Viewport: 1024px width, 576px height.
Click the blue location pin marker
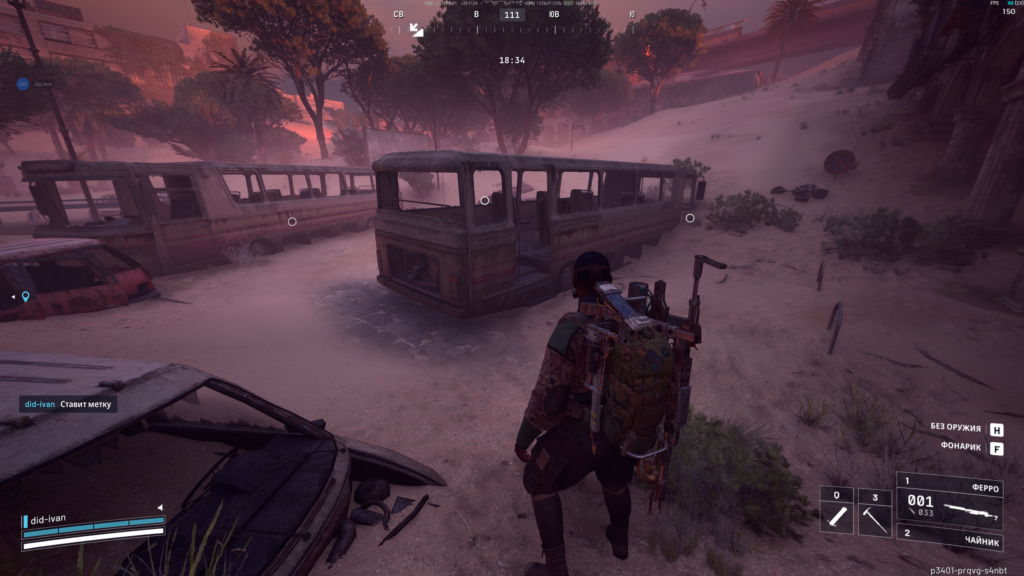coord(26,296)
